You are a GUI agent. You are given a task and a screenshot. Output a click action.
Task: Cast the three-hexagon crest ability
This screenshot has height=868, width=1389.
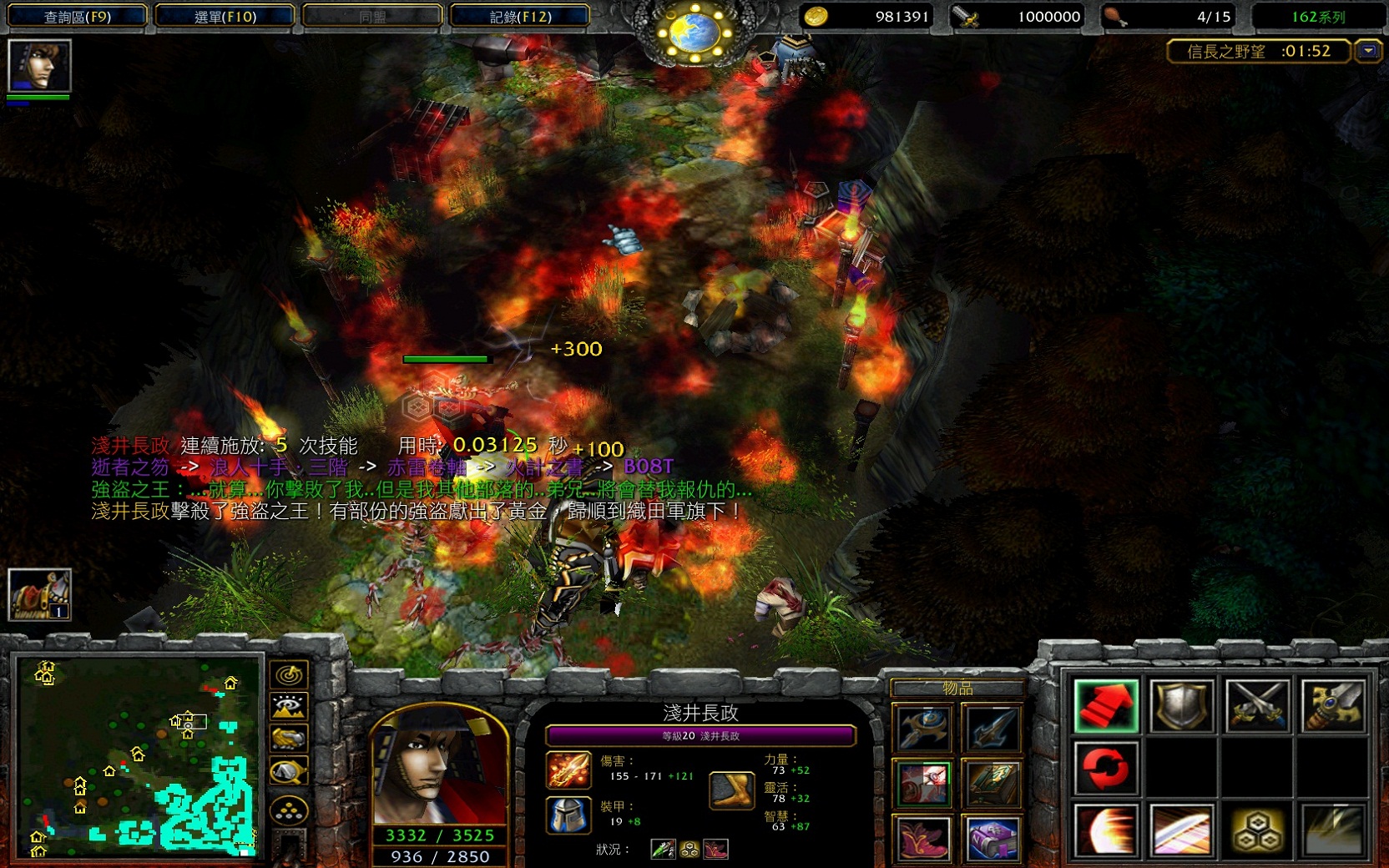point(1257,830)
